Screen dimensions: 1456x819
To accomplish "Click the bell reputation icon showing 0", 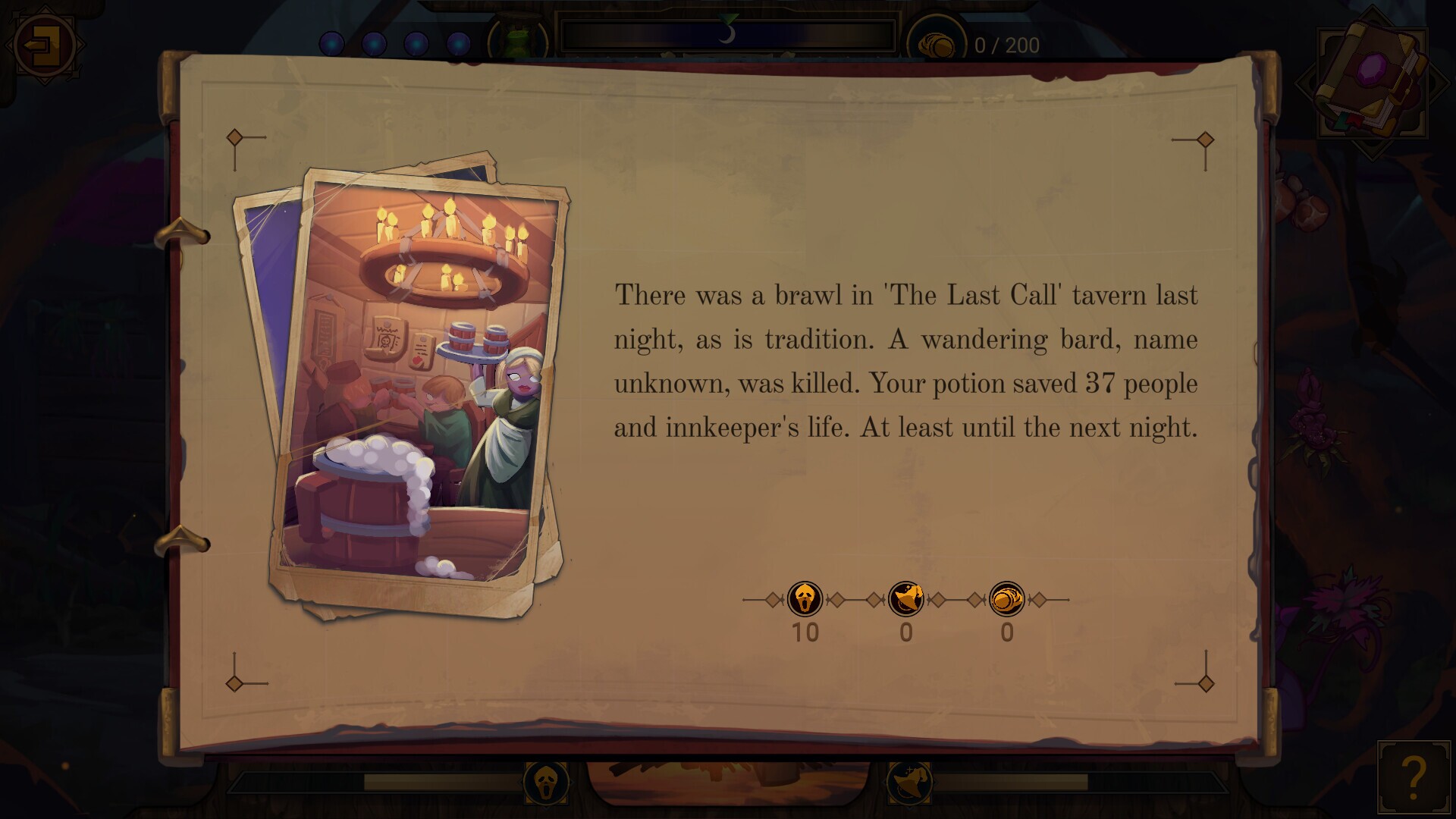I will click(x=906, y=599).
